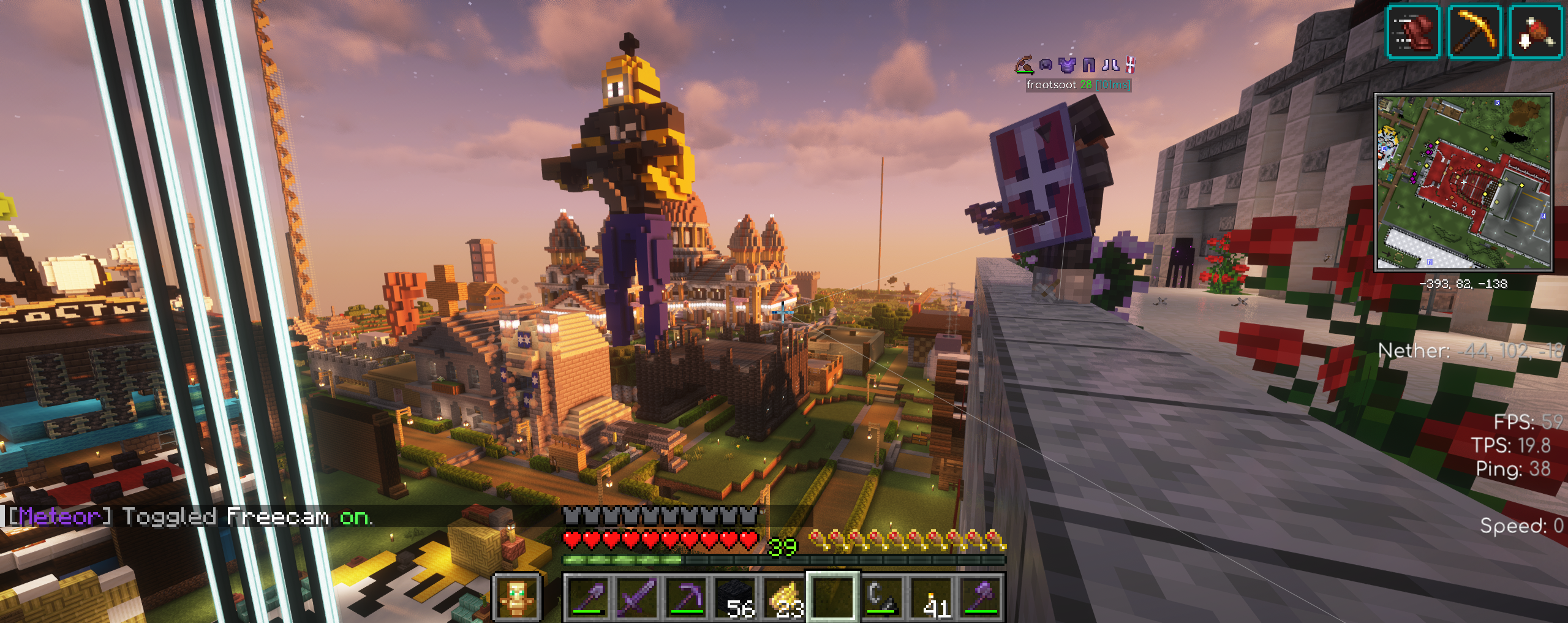Click the totem of undying offhand slot
The image size is (1568, 623).
(517, 597)
